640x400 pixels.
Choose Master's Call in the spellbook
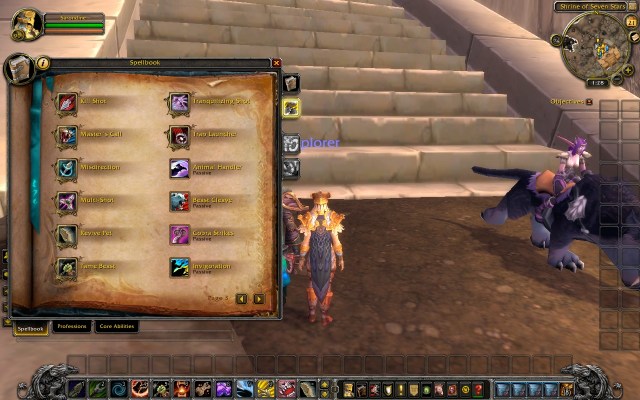(x=67, y=135)
